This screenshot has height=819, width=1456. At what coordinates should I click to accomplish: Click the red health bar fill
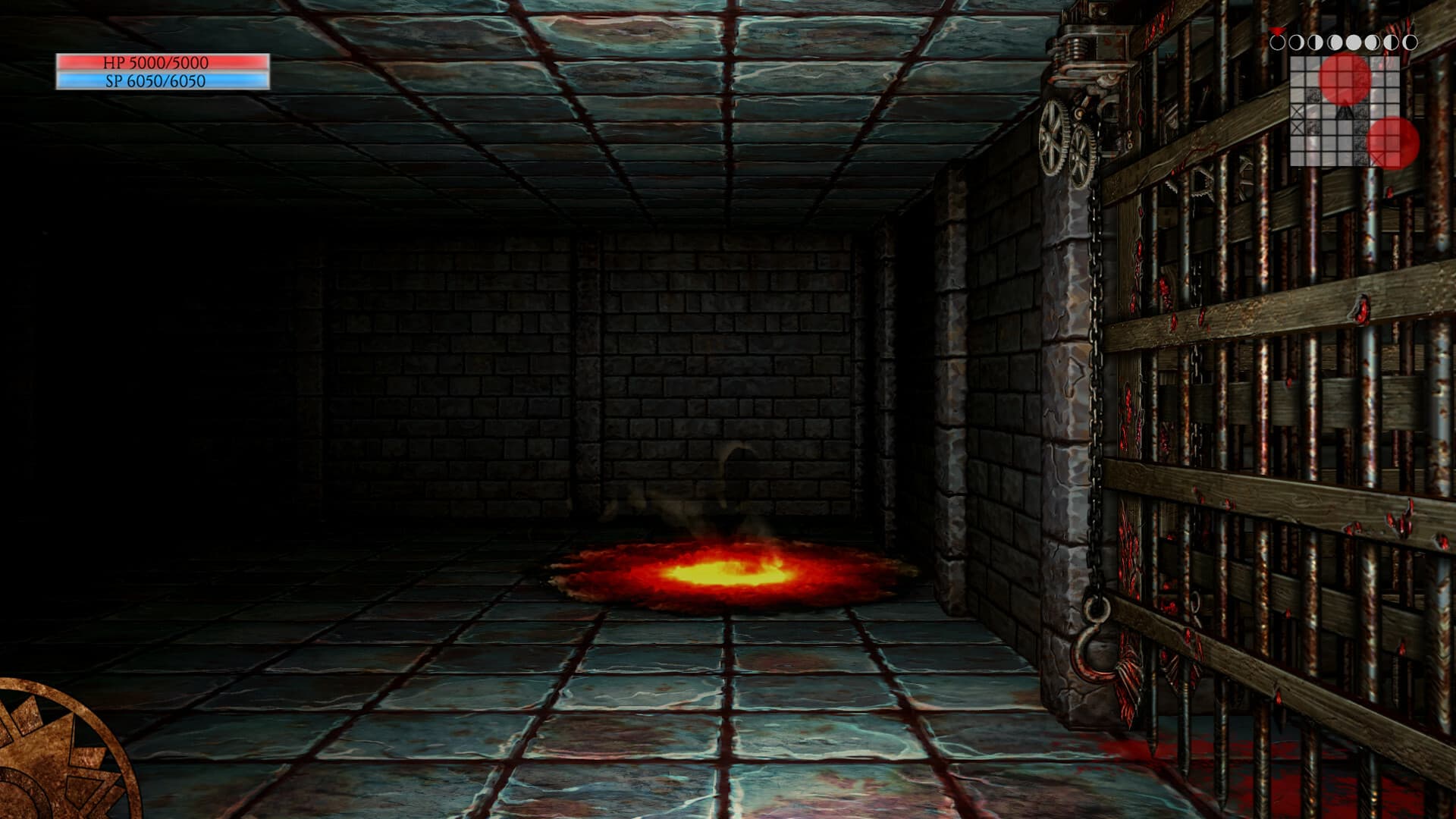tap(163, 64)
